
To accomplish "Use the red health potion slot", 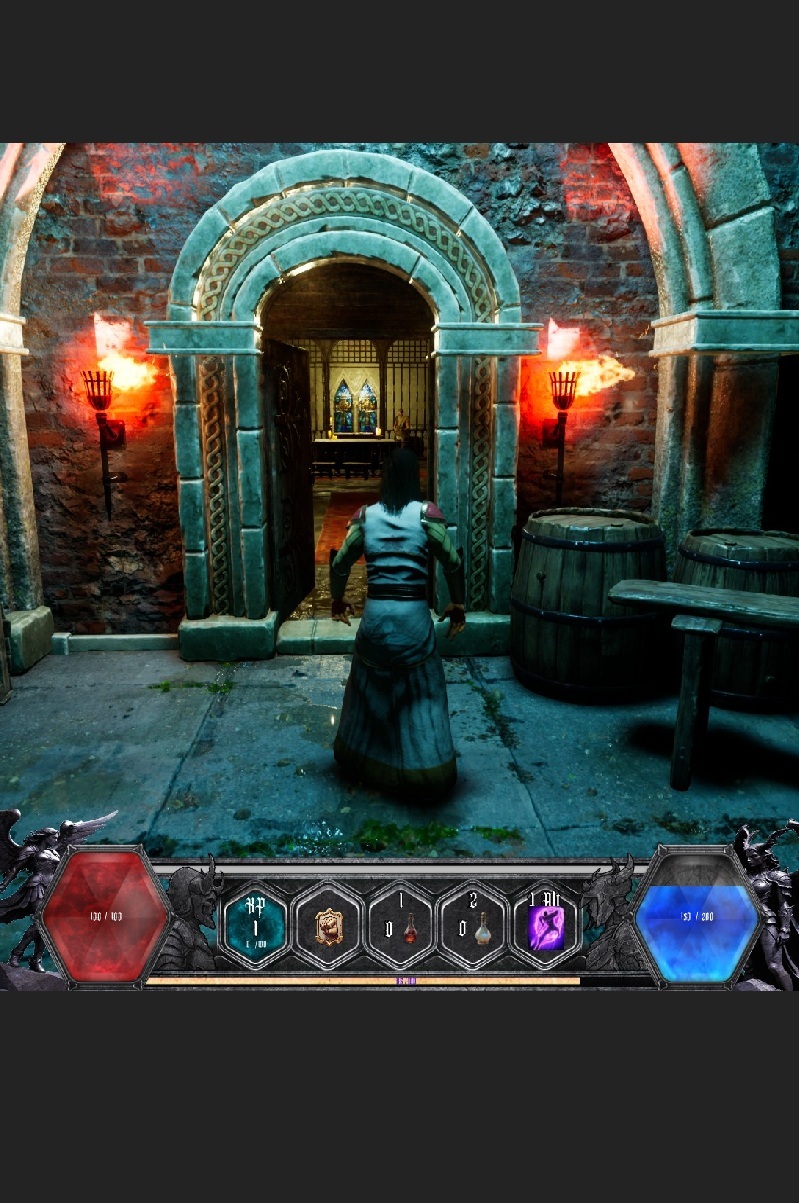I will click(400, 927).
